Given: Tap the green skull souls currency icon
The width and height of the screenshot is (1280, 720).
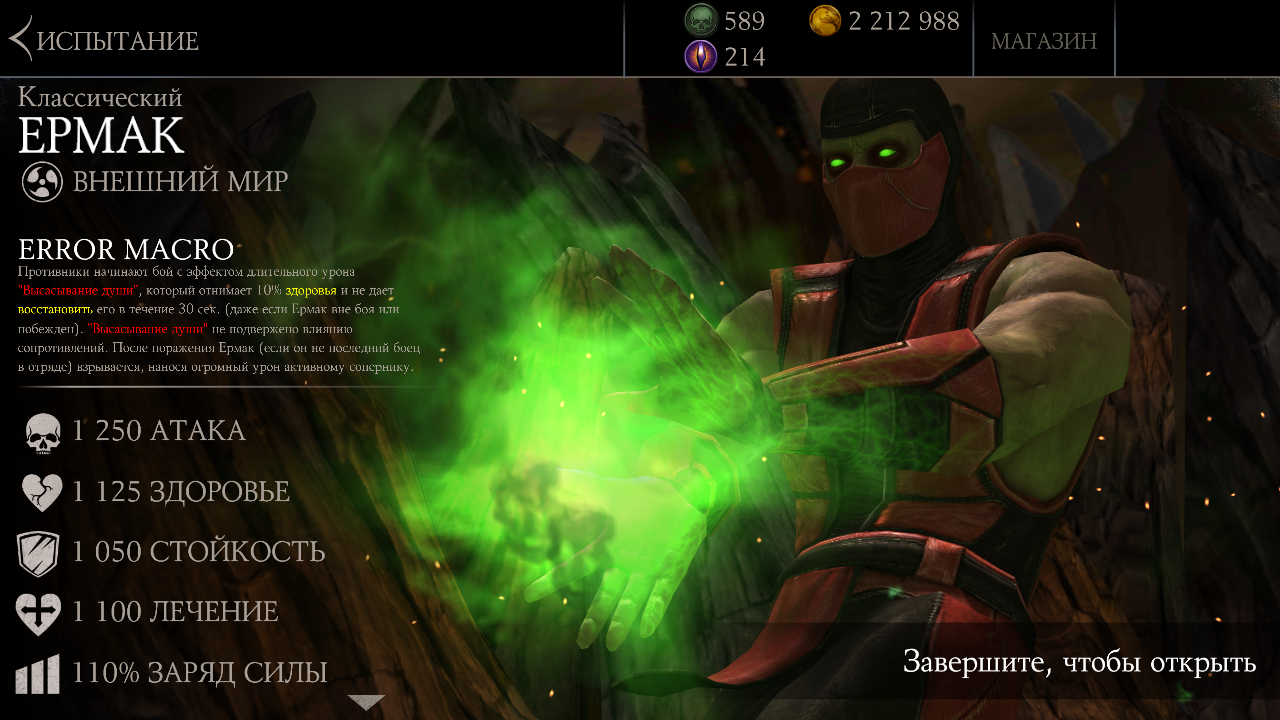Looking at the screenshot, I should [701, 20].
